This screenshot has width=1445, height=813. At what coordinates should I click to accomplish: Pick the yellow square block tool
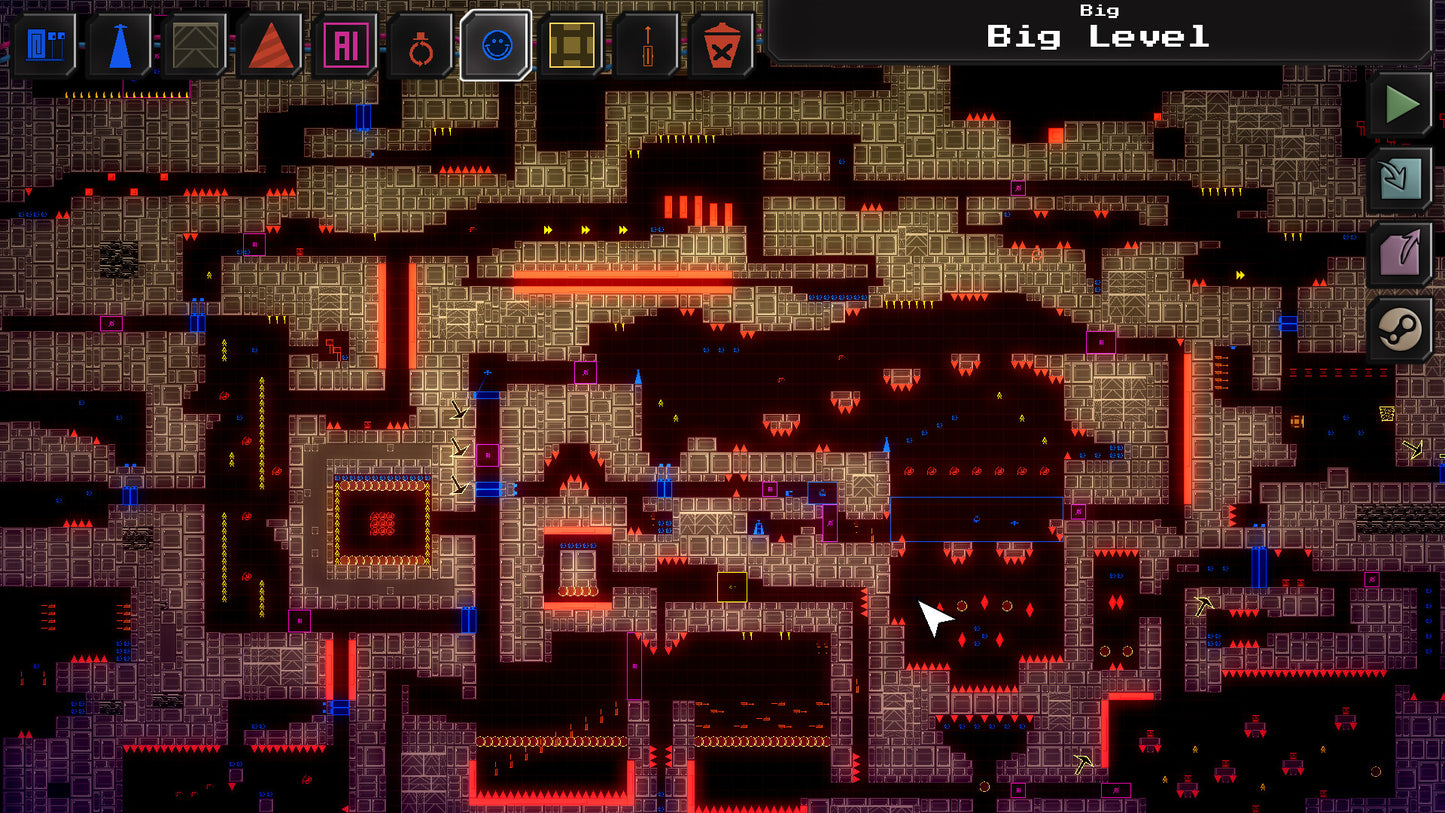coord(571,45)
